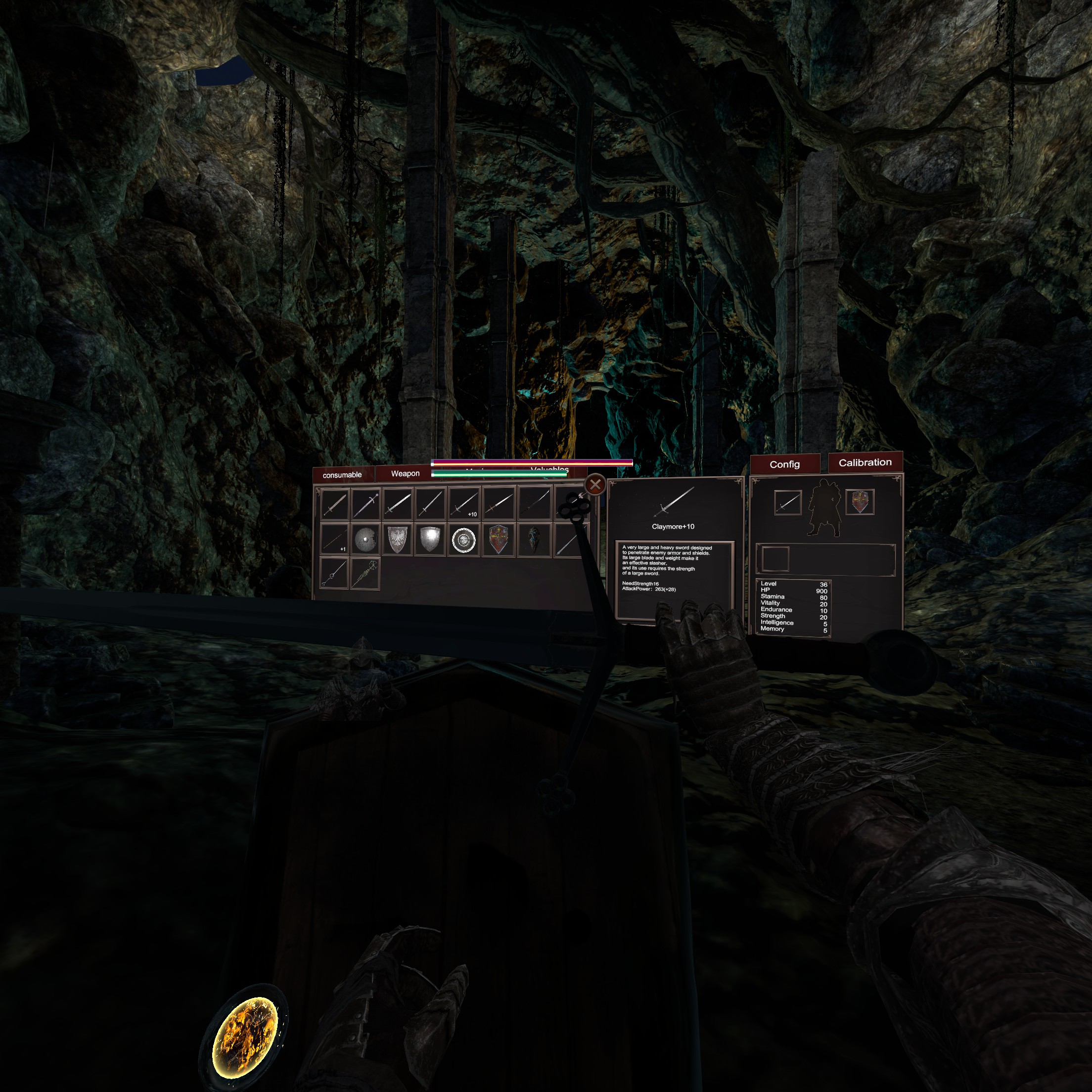Select the red cross kite shield in inventory
Viewport: 1092px width, 1092px height.
(498, 540)
